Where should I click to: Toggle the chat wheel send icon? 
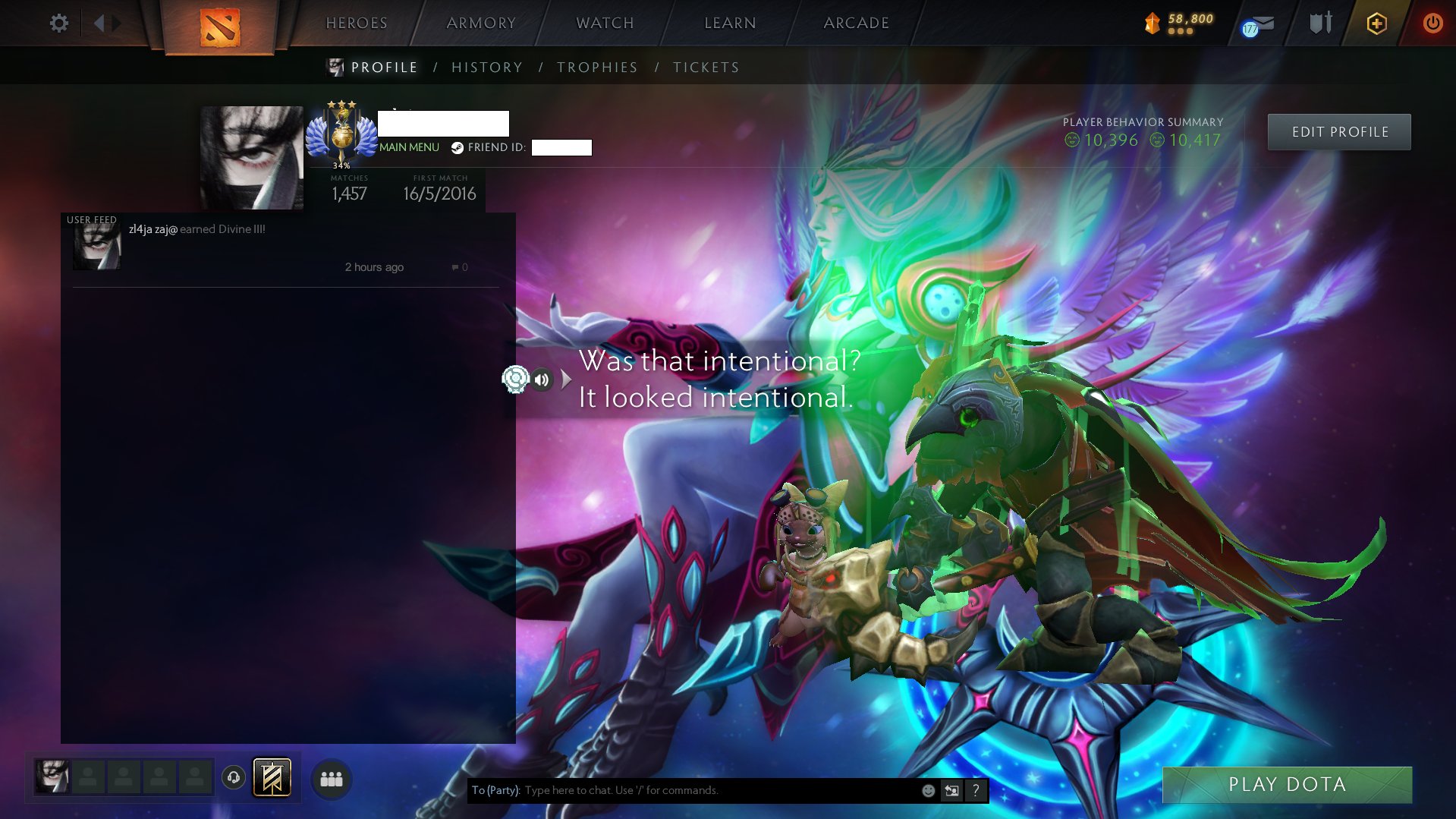tap(951, 790)
